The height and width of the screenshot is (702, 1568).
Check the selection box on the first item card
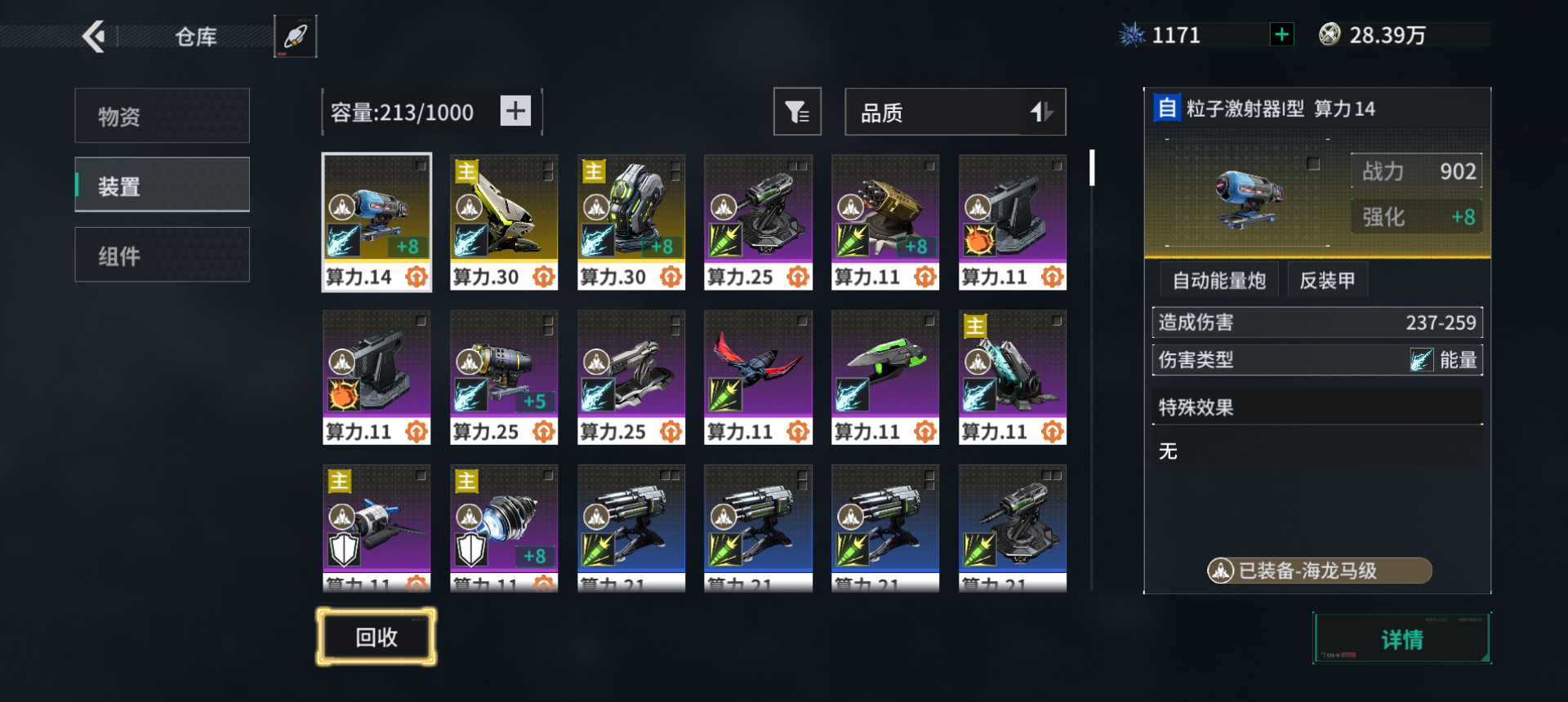[421, 165]
